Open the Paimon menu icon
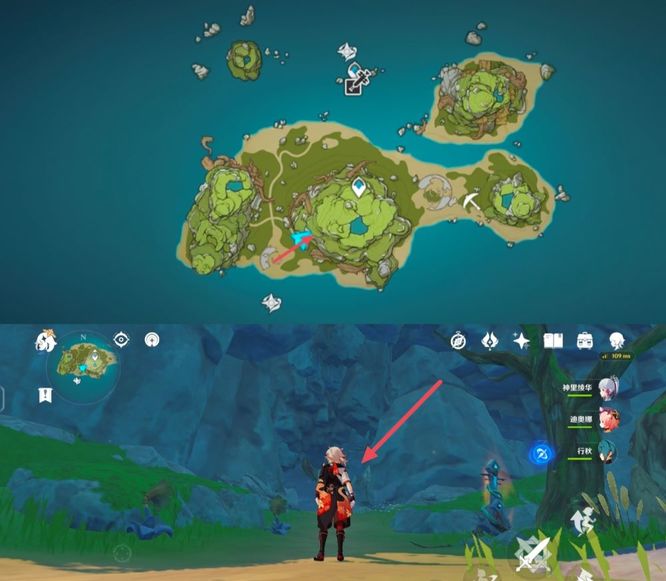Image resolution: width=666 pixels, height=581 pixels. pyautogui.click(x=46, y=343)
